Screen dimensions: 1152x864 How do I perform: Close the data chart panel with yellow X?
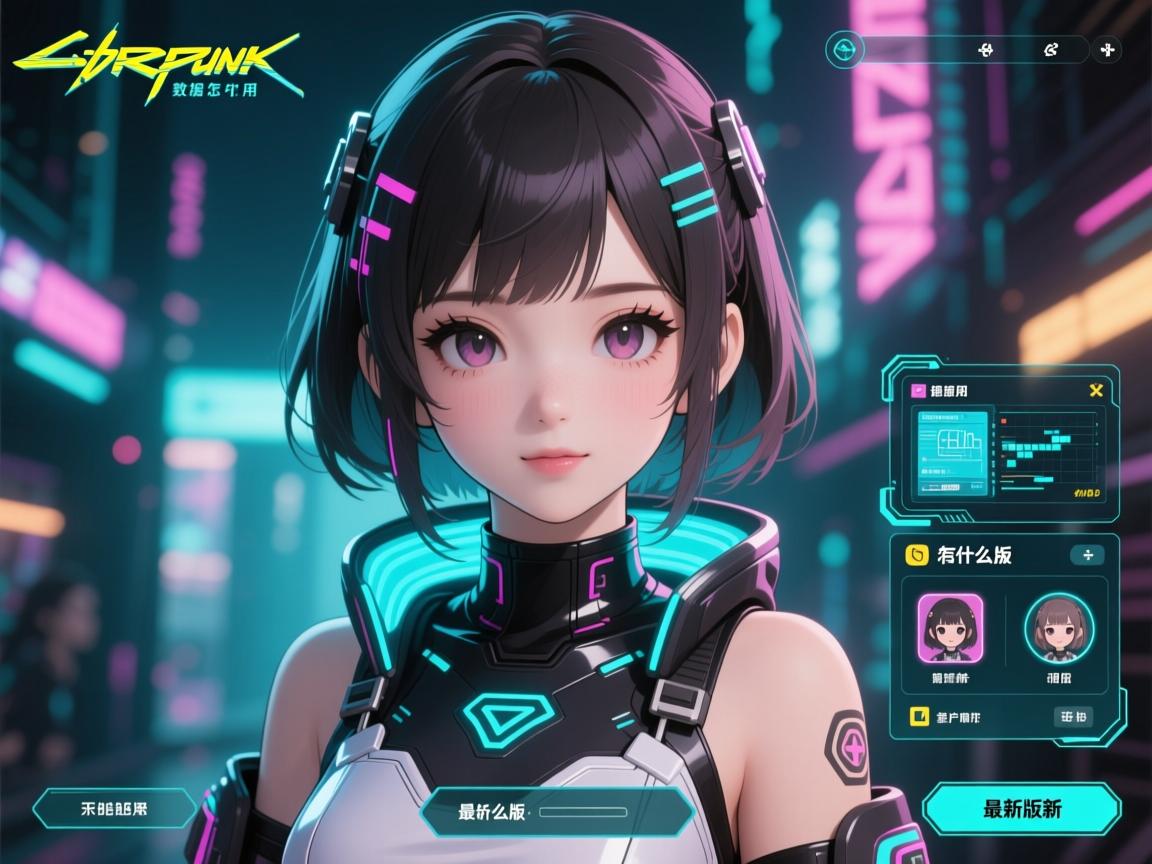click(1095, 391)
